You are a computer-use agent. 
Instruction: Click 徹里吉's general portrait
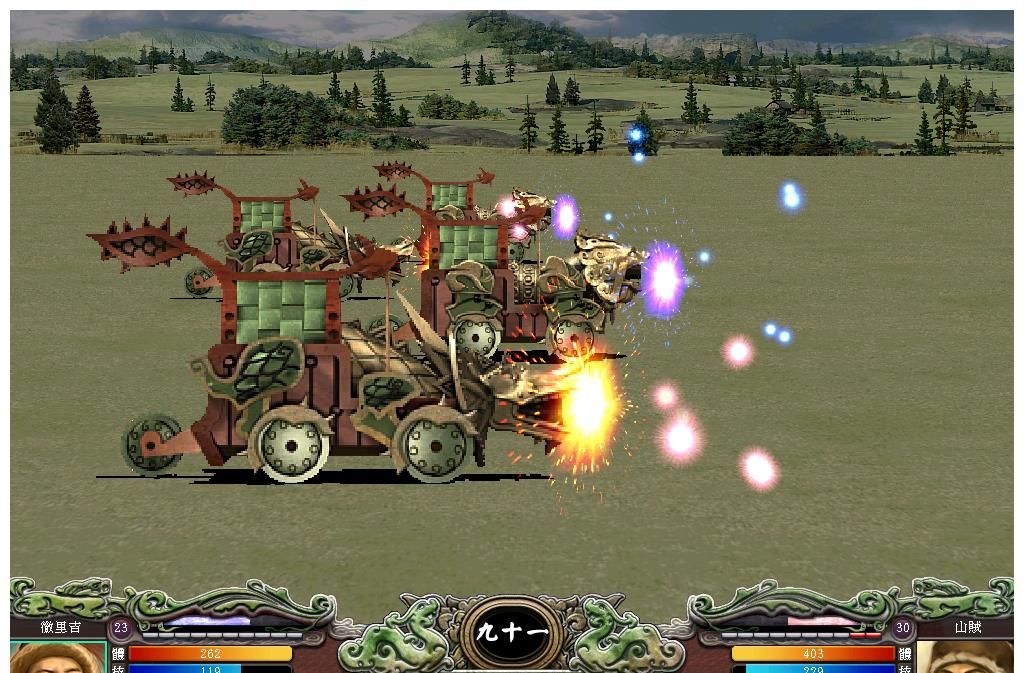57,658
